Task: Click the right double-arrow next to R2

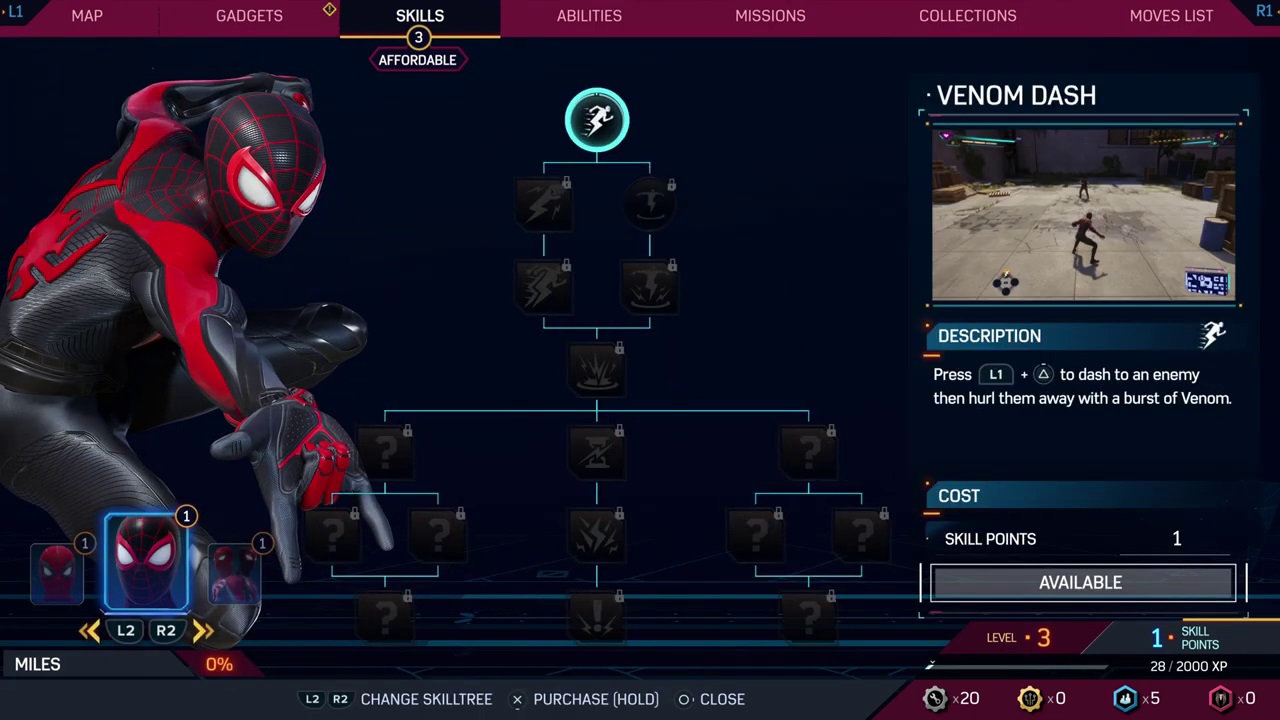Action: (202, 630)
